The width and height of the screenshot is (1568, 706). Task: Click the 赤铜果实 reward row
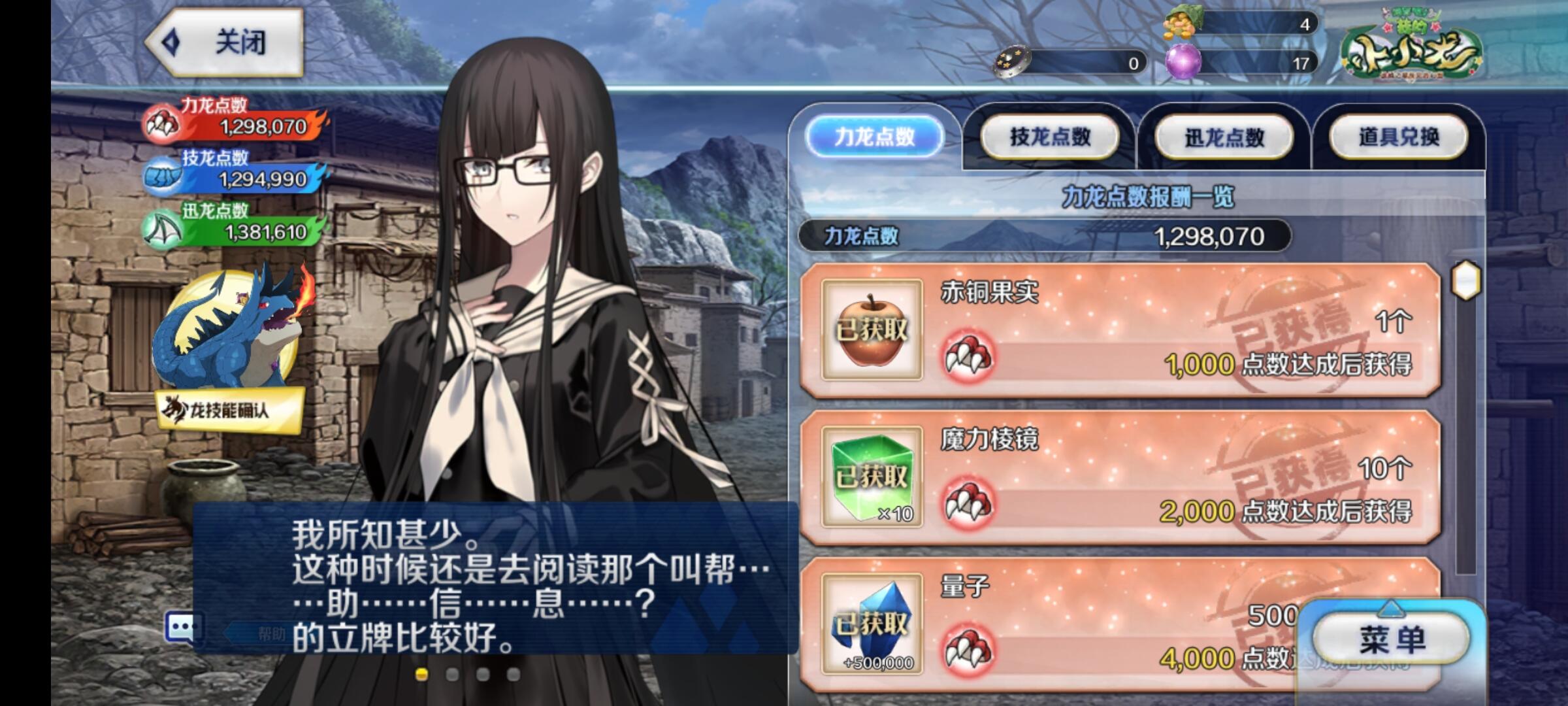(1120, 330)
